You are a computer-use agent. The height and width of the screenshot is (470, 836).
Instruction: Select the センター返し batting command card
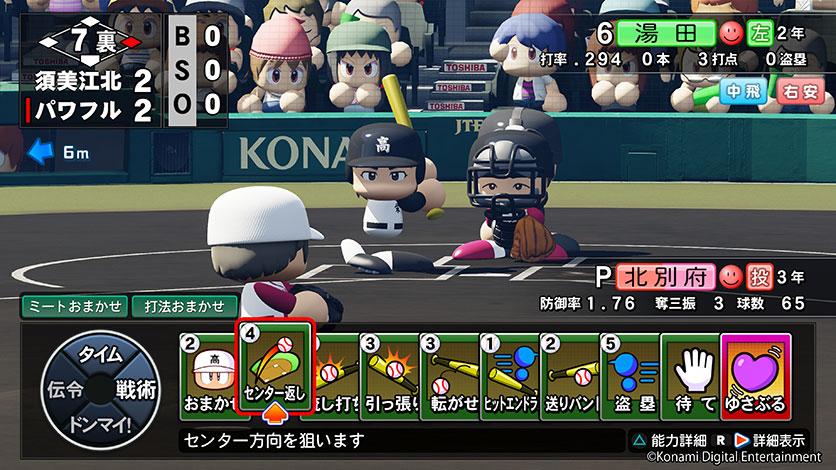[x=274, y=368]
